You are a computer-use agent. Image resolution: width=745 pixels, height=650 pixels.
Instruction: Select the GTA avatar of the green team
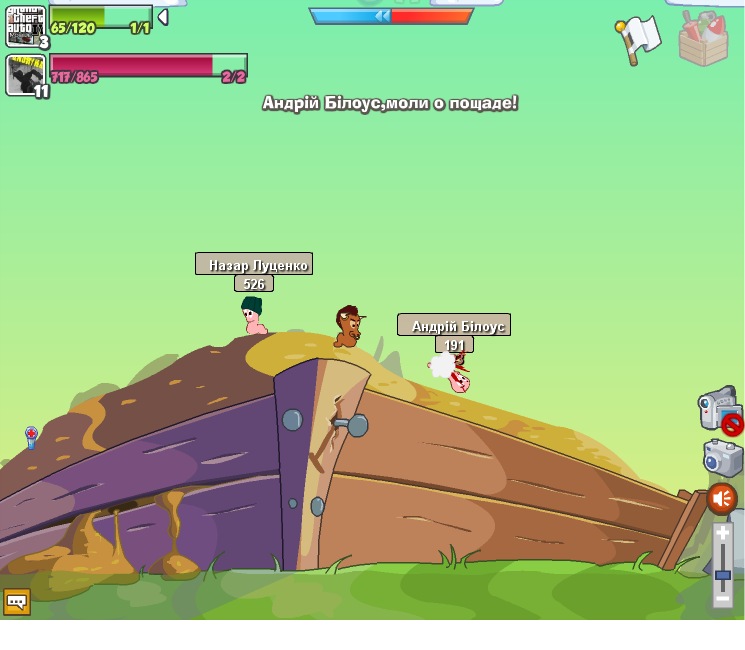click(25, 25)
